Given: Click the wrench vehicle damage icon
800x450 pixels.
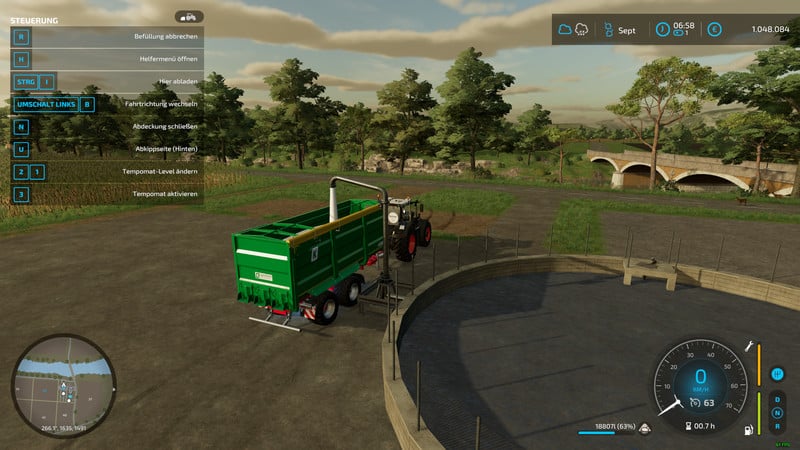Looking at the screenshot, I should (x=747, y=346).
